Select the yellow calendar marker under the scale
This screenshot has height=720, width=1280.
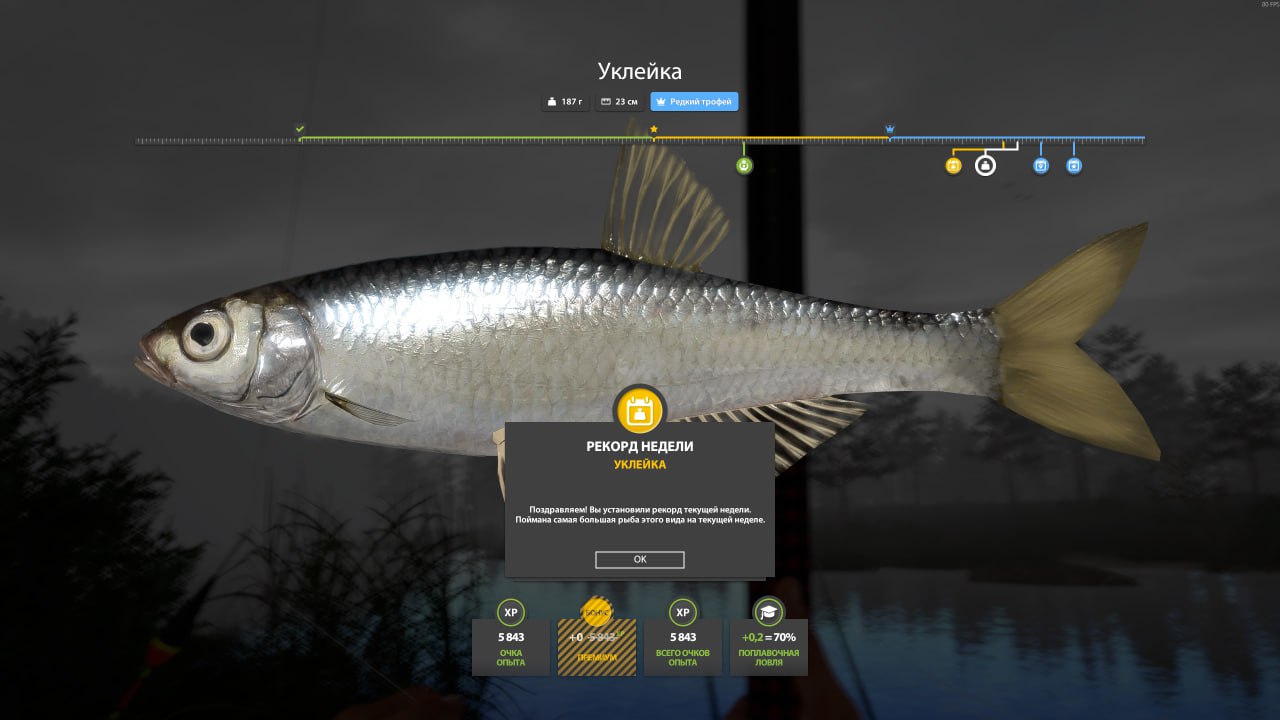pos(953,166)
